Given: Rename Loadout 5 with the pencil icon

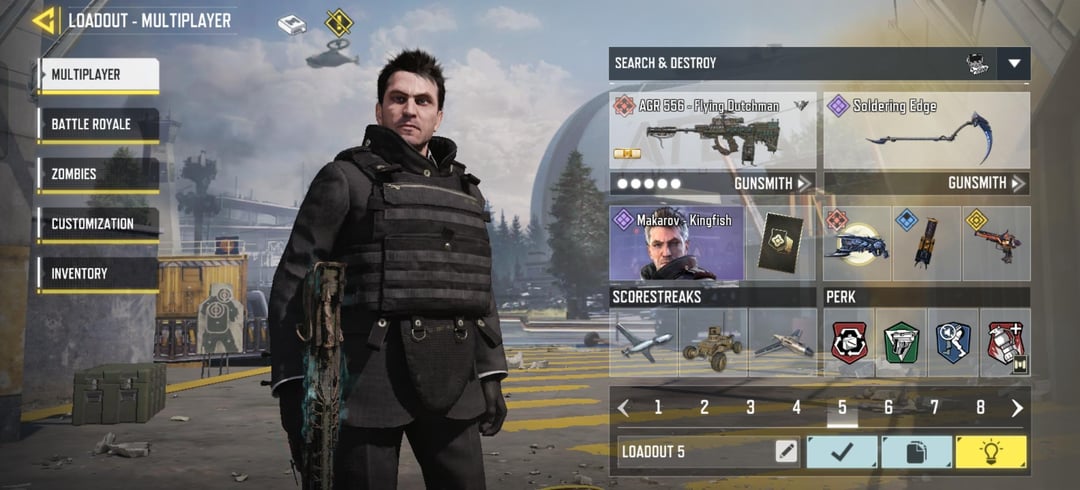Looking at the screenshot, I should (786, 451).
